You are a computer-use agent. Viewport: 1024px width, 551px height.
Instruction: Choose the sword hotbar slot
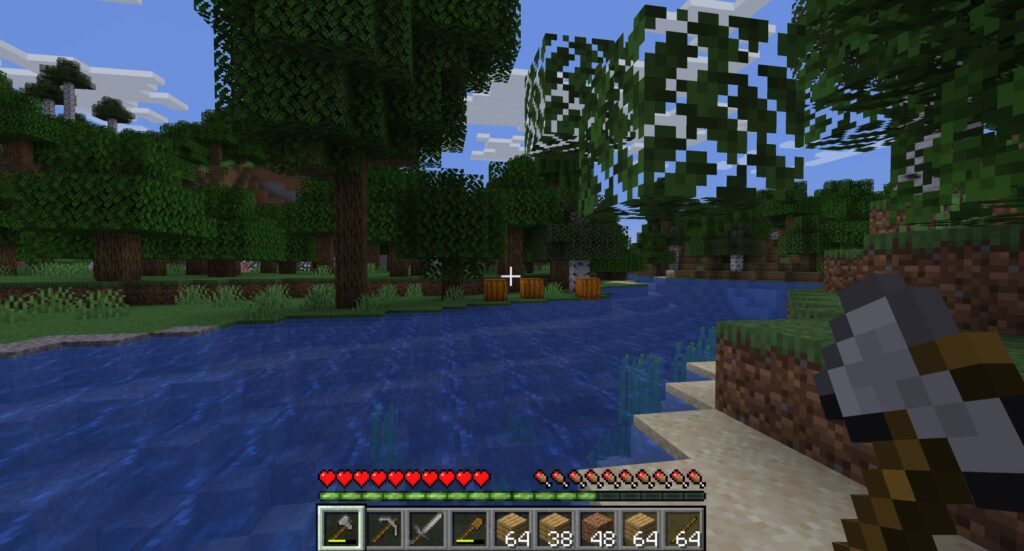point(425,528)
